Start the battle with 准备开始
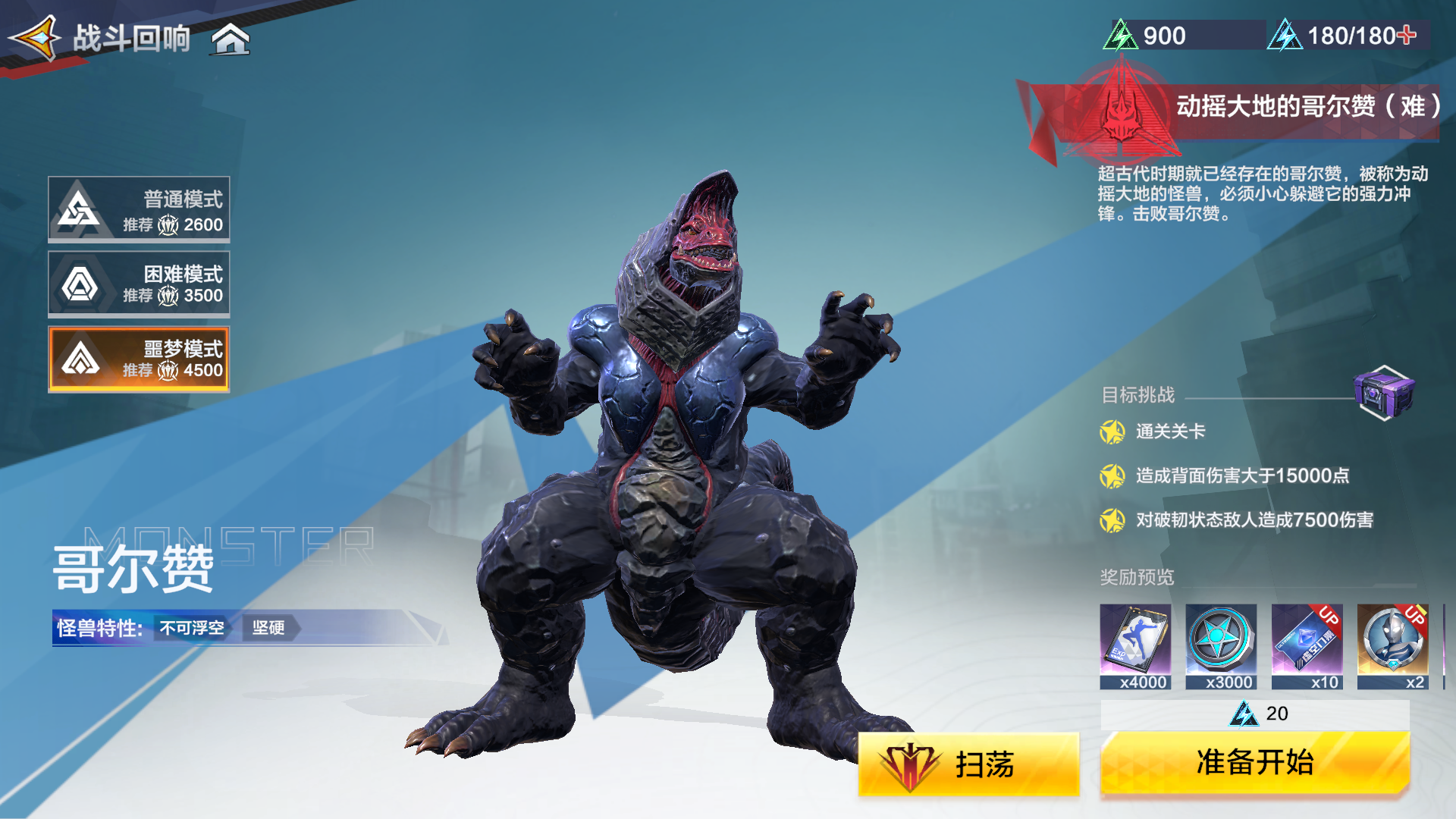1456x819 pixels. point(1254,763)
